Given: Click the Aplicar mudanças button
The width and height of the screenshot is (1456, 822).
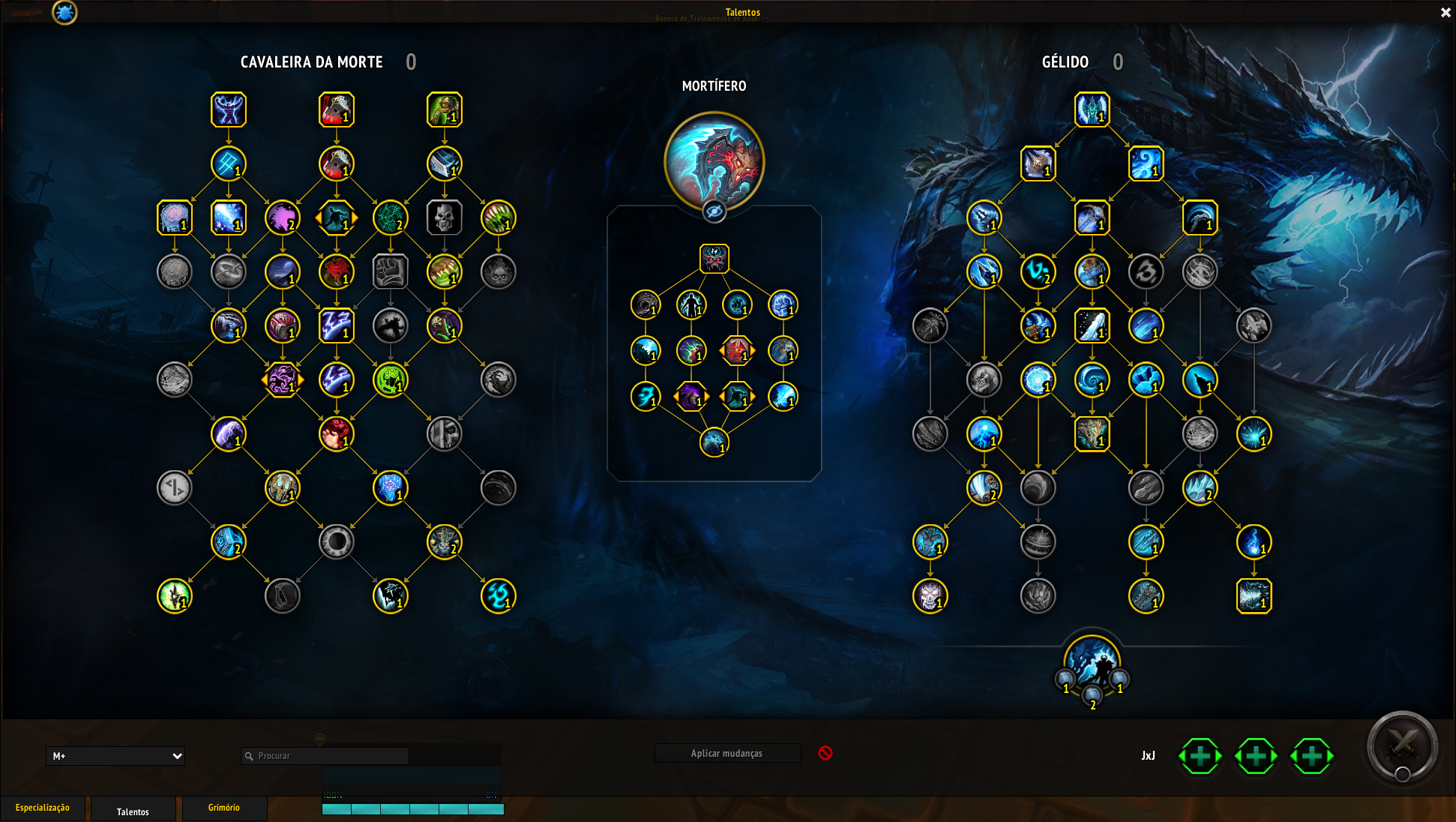Looking at the screenshot, I should point(727,753).
